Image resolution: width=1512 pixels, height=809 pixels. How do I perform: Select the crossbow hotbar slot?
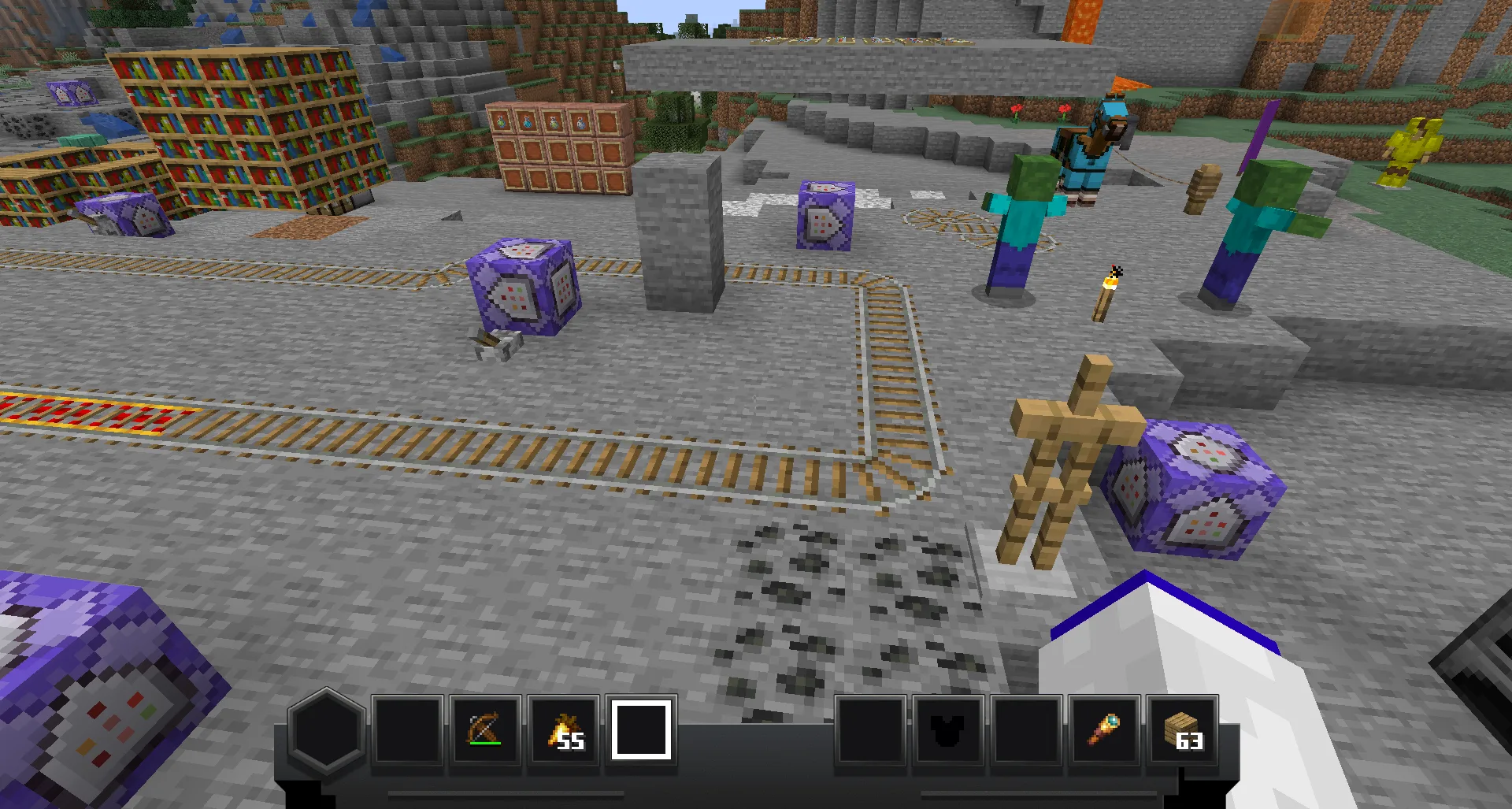pyautogui.click(x=485, y=730)
